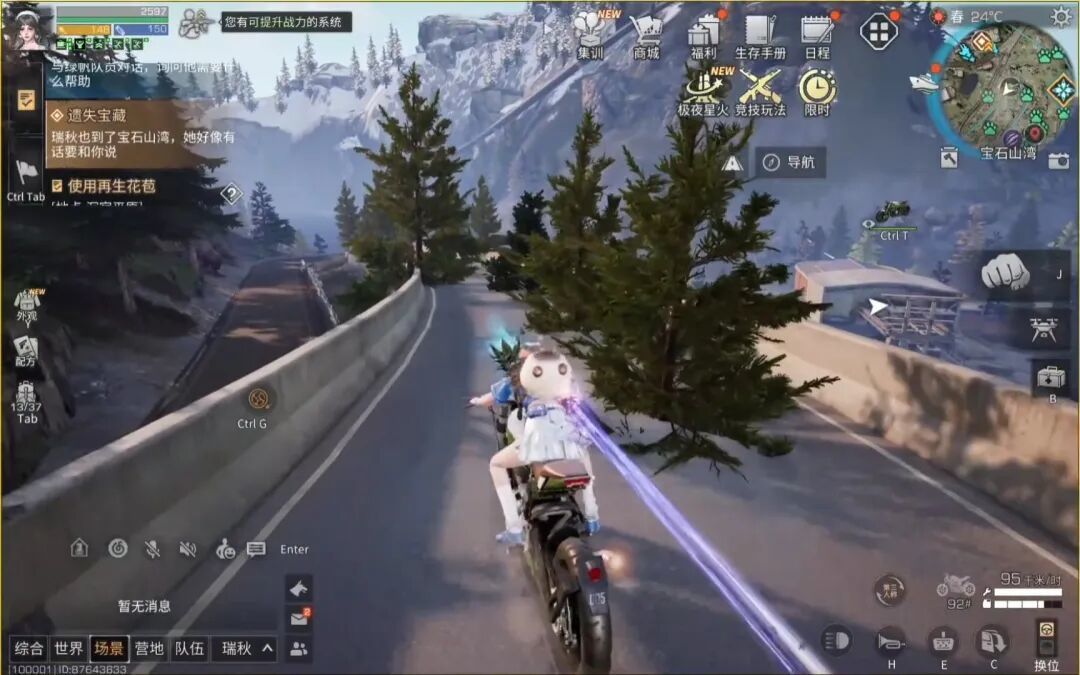1080x675 pixels.
Task: Open the 日程 schedule
Action: point(817,35)
